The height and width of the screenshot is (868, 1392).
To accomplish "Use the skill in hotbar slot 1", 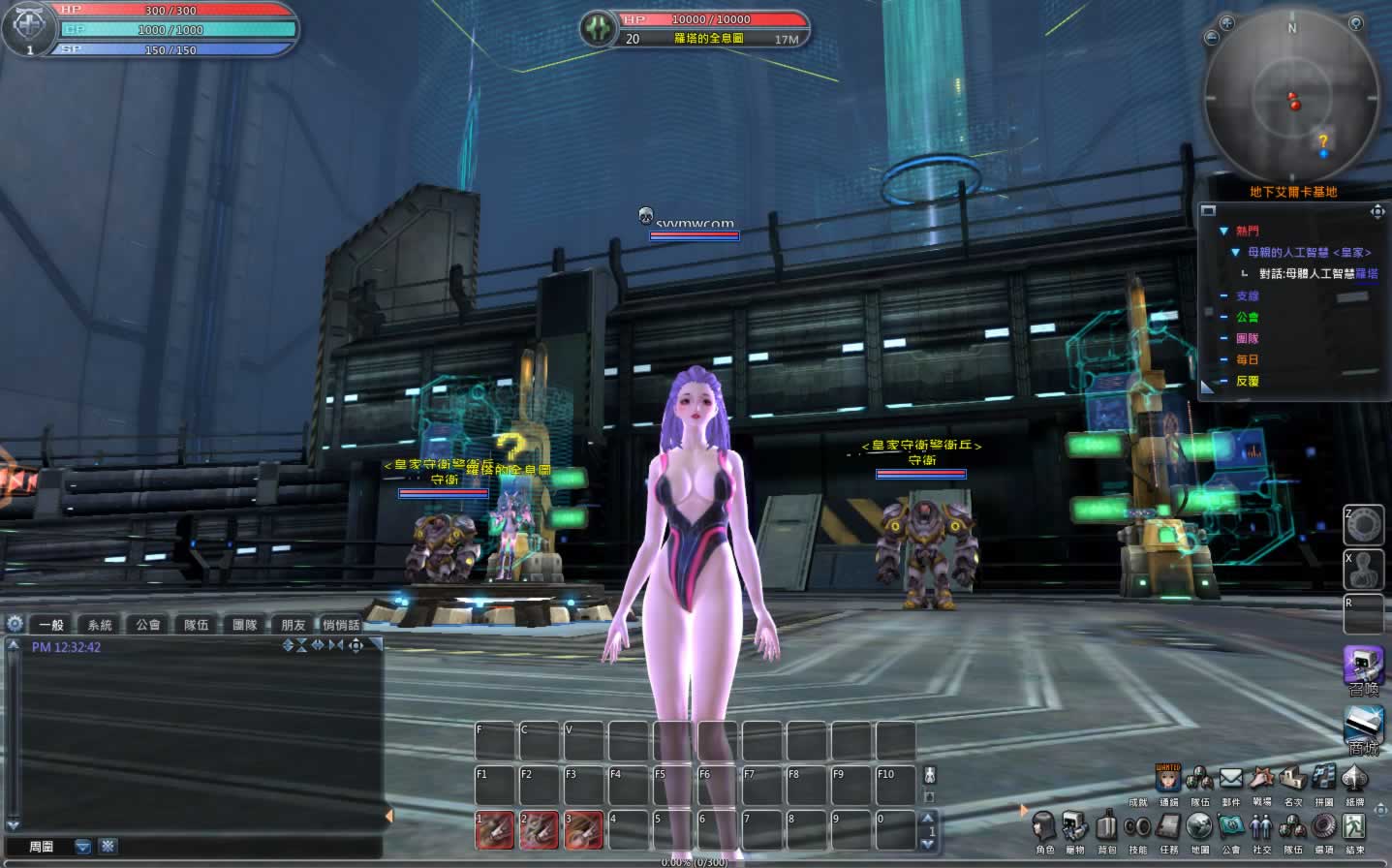I will click(x=494, y=829).
